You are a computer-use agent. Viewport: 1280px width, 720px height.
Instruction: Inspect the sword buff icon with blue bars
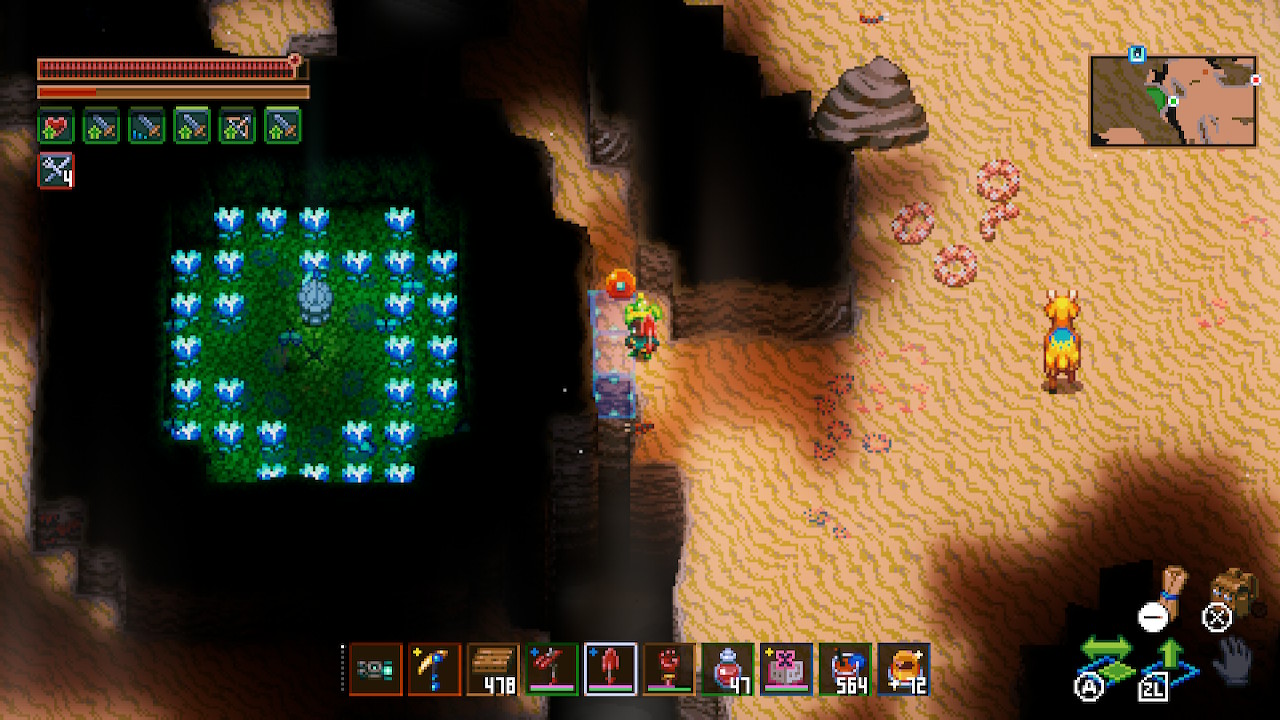click(146, 126)
